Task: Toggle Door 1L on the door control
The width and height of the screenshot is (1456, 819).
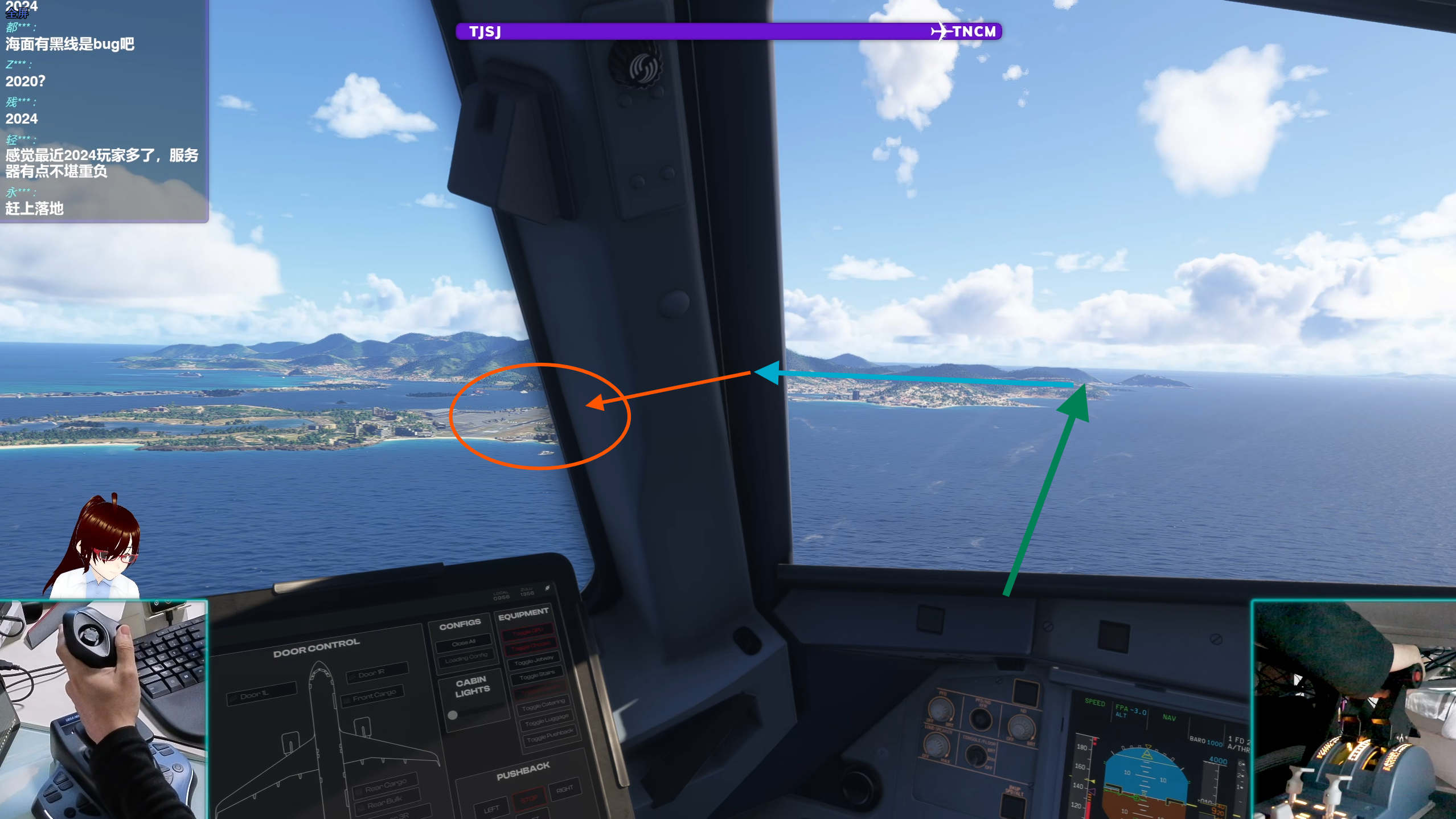Action: (x=262, y=694)
